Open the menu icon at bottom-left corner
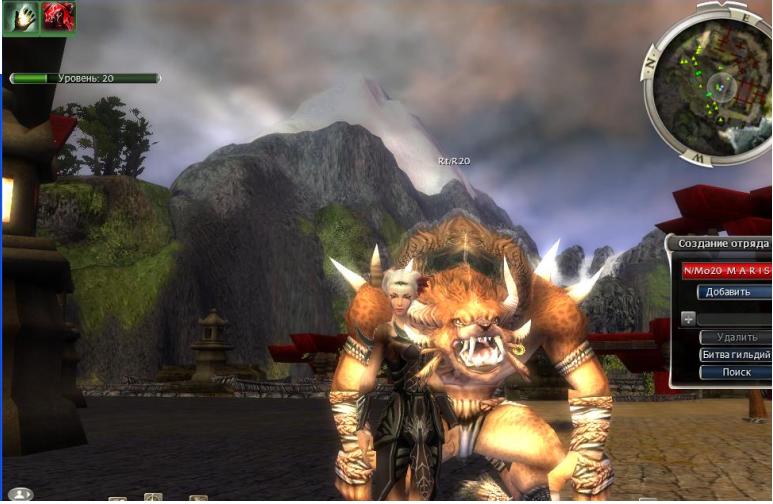The height and width of the screenshot is (504, 773). [x=21, y=494]
